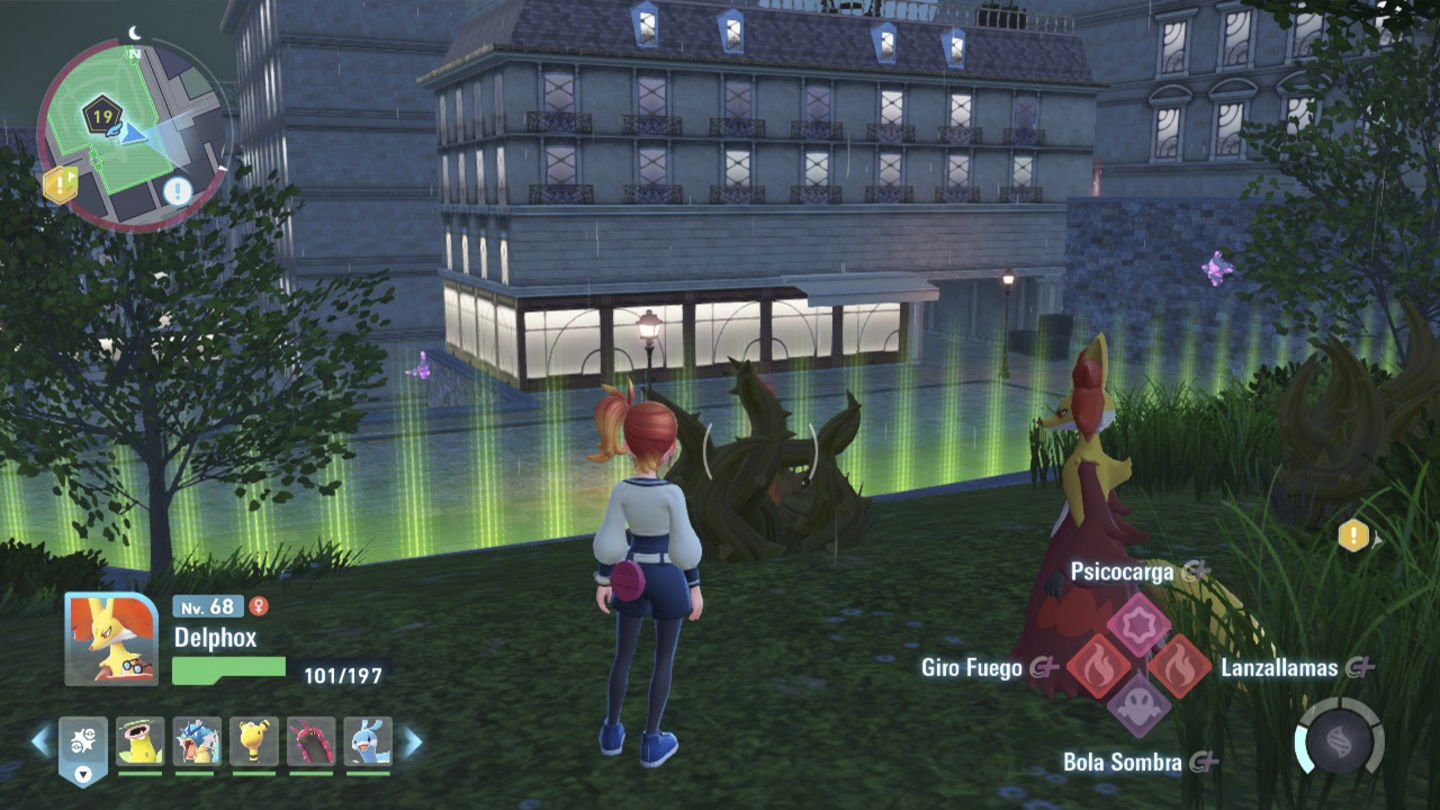This screenshot has width=1440, height=810.
Task: Switch to Gyarados in the party bar
Action: [197, 742]
